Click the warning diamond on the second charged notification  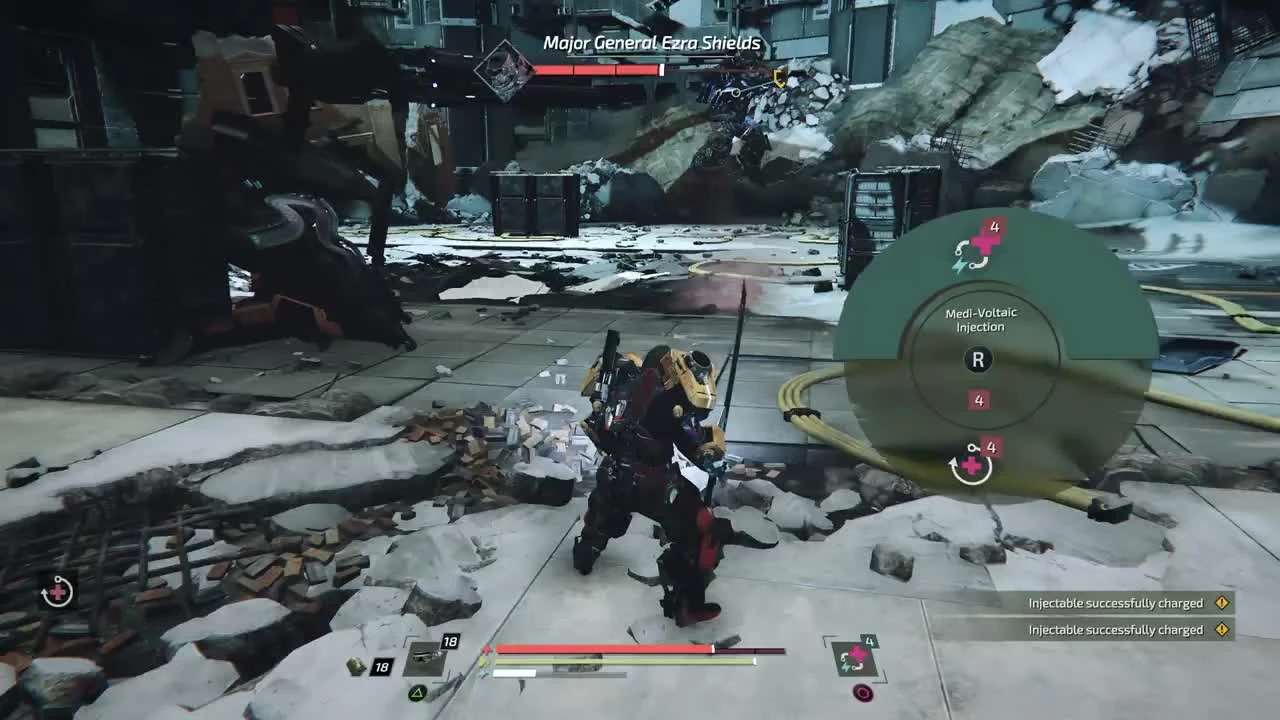click(1221, 630)
